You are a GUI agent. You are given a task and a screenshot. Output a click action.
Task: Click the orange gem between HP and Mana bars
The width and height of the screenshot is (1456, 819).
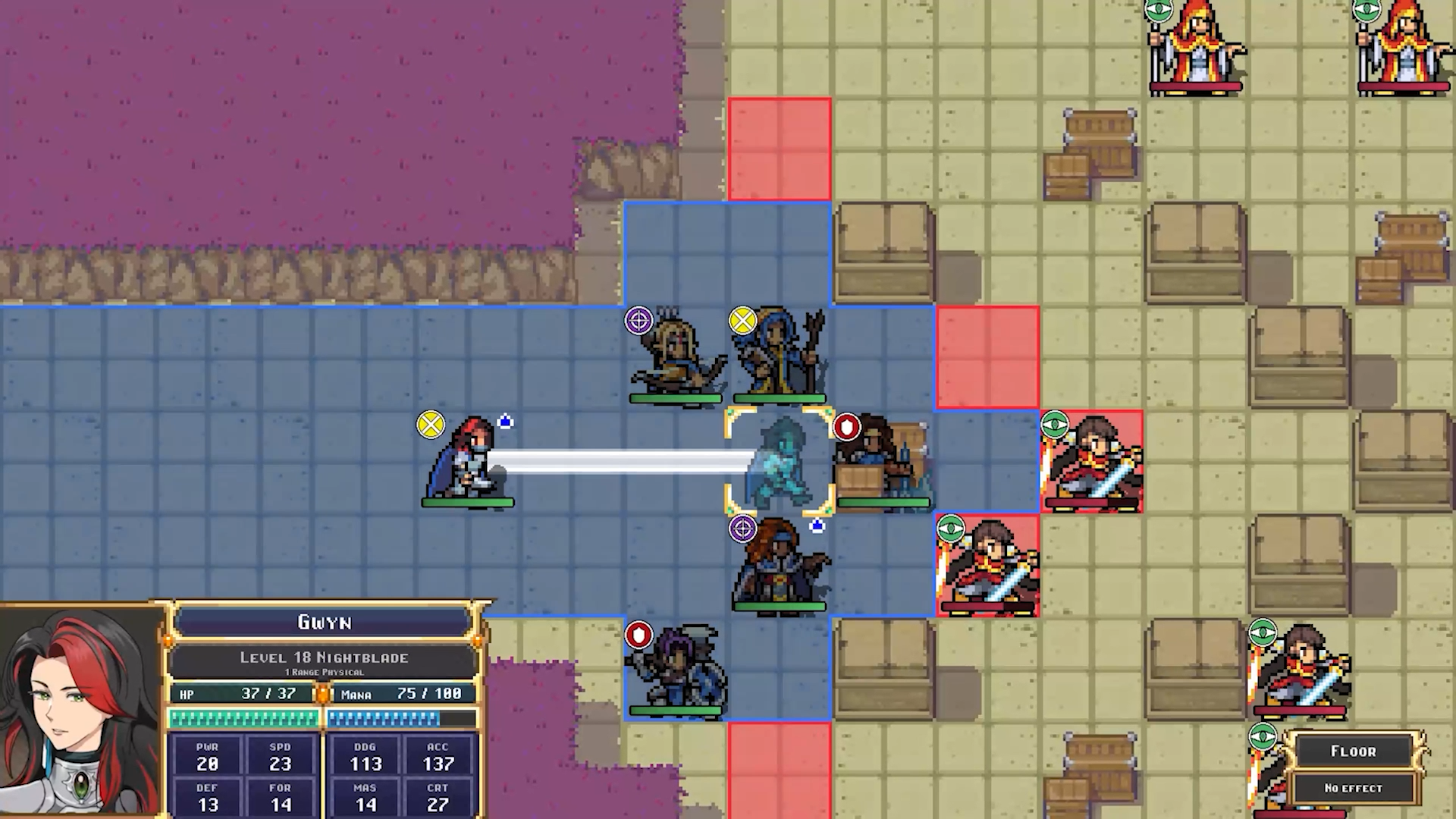[x=323, y=693]
